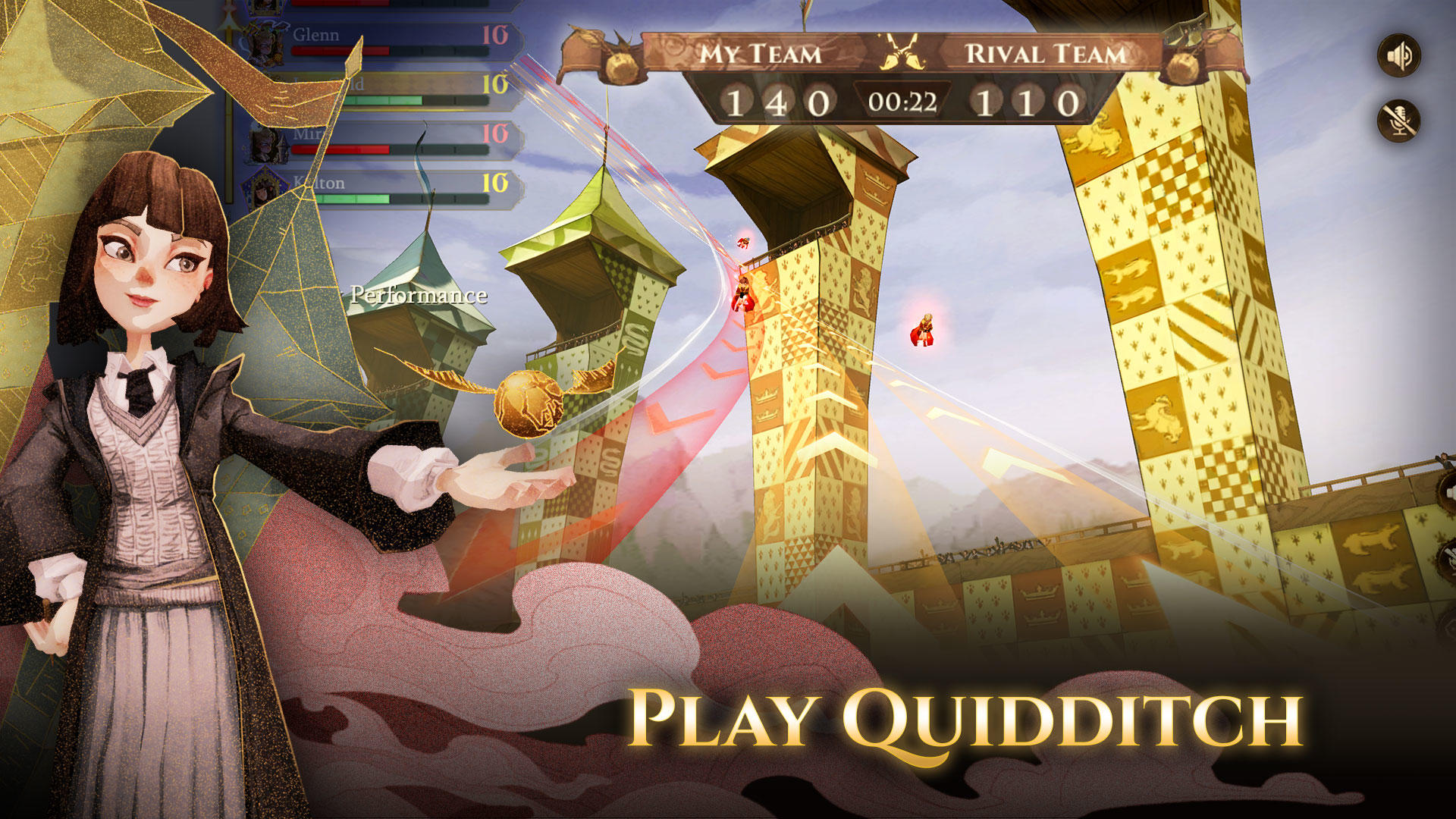Image resolution: width=1456 pixels, height=819 pixels.
Task: Switch to the My Team scoreboard tab
Action: (x=761, y=52)
